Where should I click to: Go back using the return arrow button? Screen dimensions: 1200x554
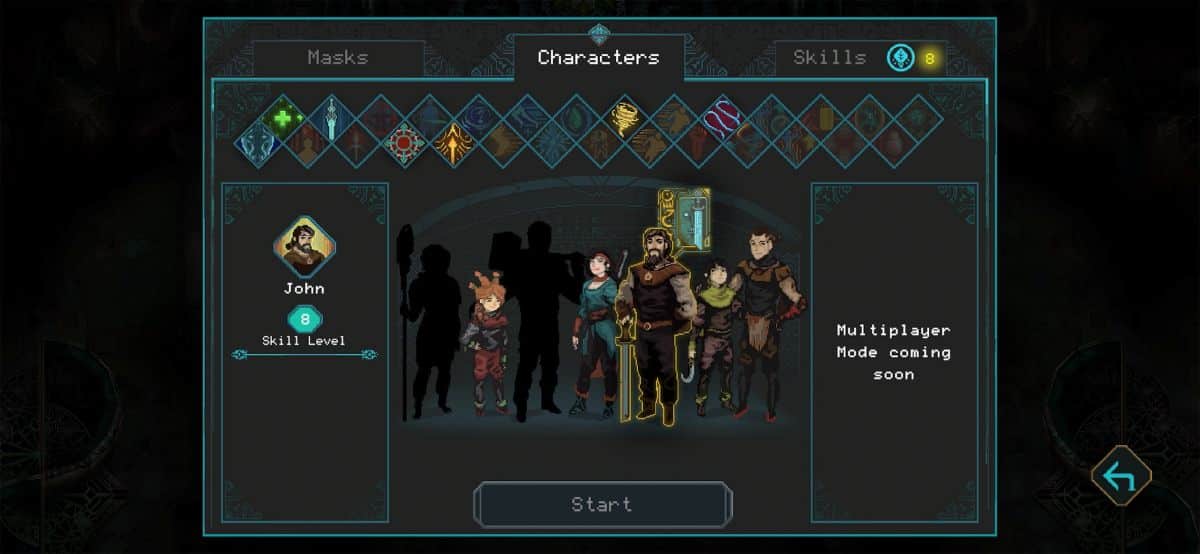[x=1120, y=476]
